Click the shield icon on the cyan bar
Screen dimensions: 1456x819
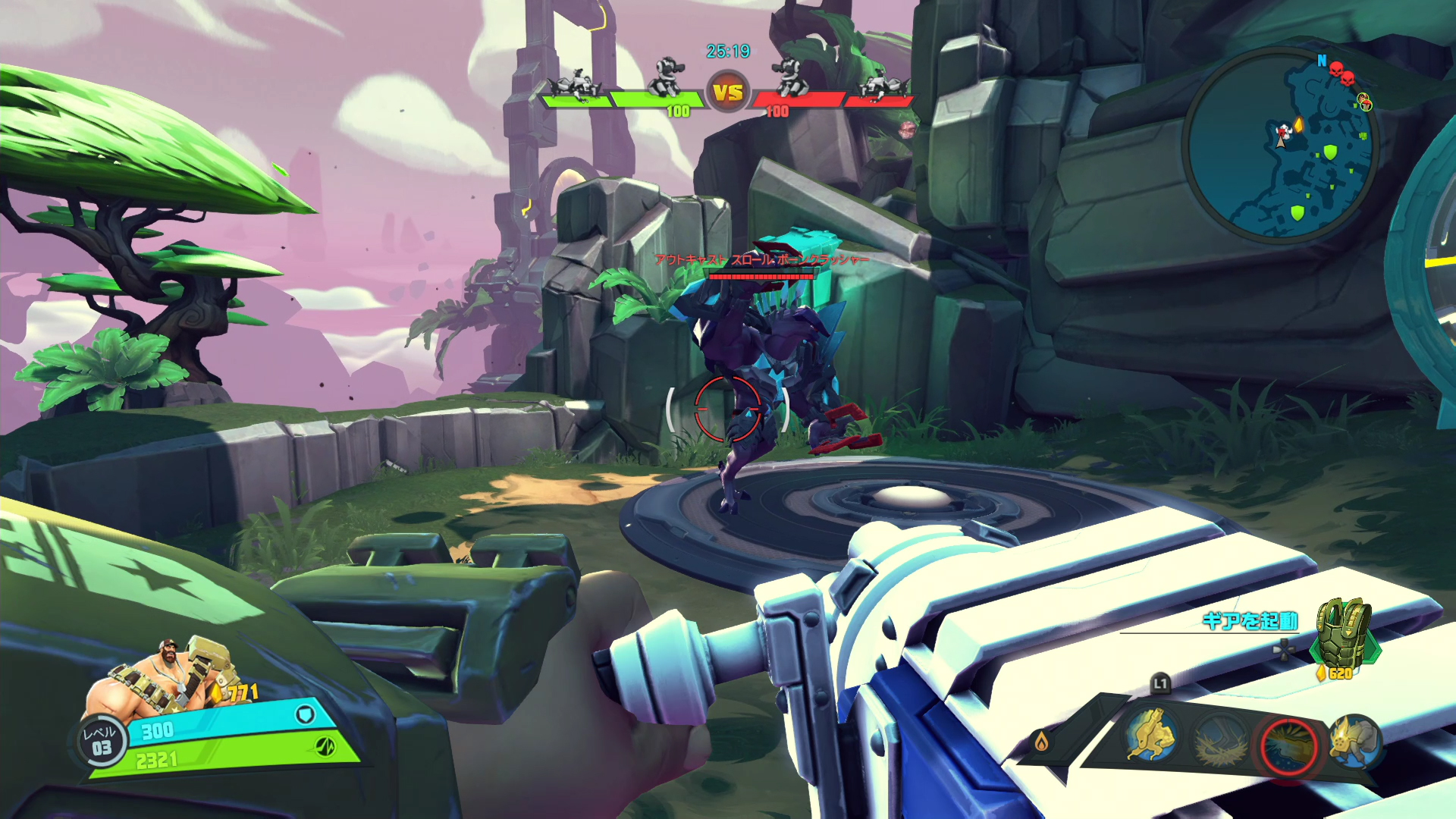305,714
